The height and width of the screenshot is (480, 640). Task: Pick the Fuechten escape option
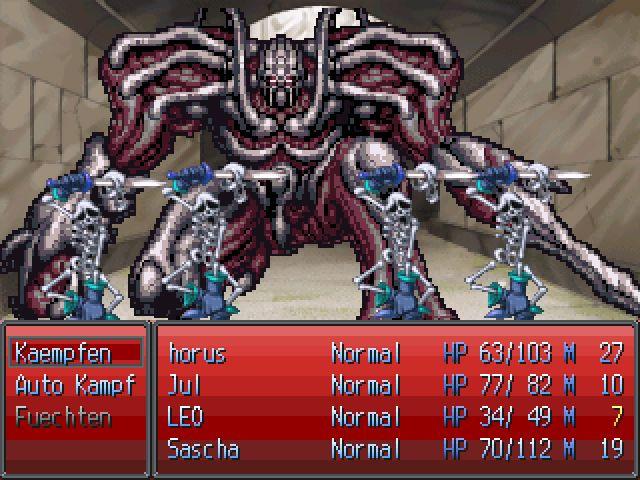point(63,417)
